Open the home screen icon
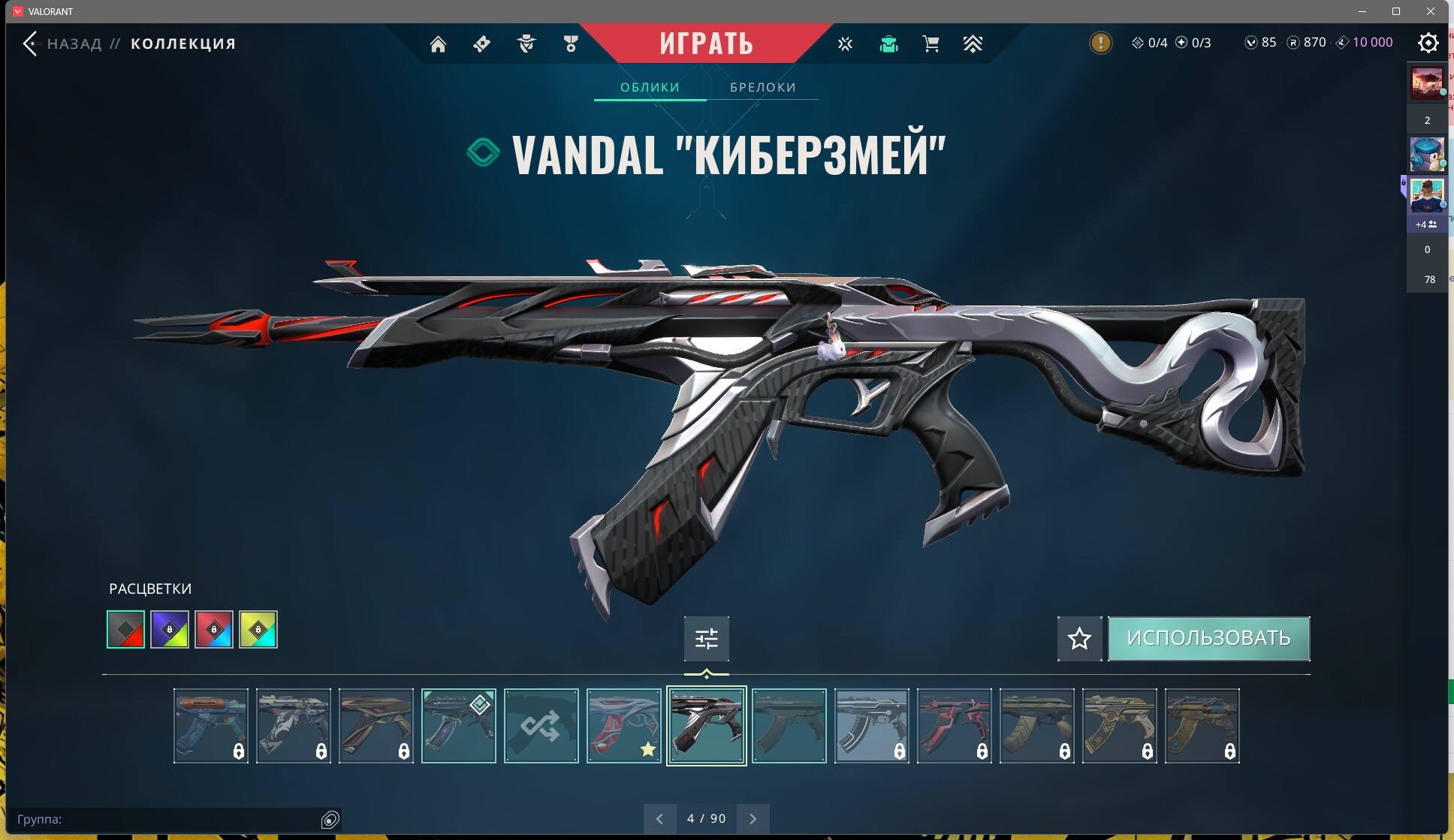 pos(438,44)
